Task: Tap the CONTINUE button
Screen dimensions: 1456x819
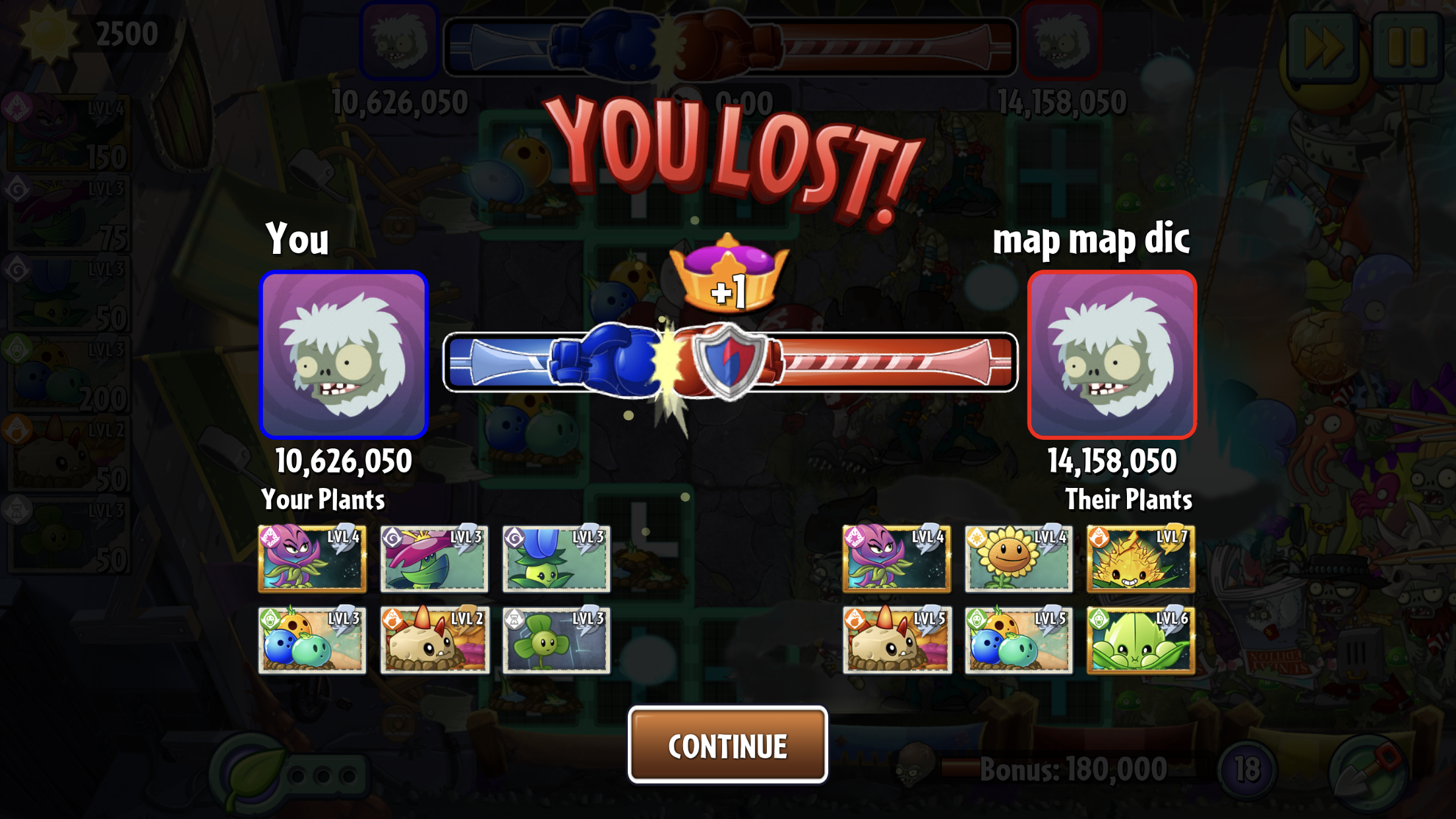Action: (x=727, y=745)
